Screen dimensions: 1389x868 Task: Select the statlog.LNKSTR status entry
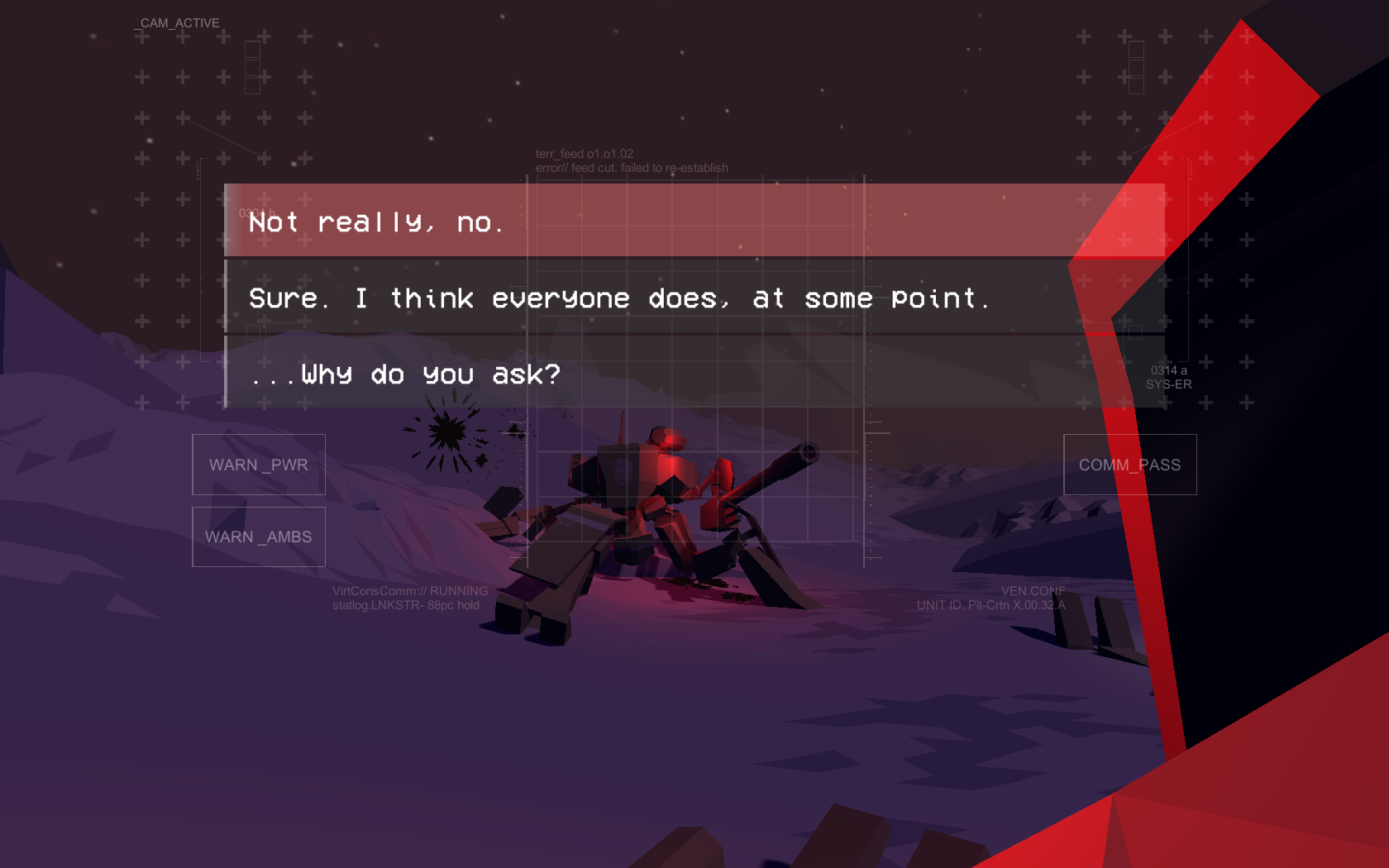pos(407,604)
